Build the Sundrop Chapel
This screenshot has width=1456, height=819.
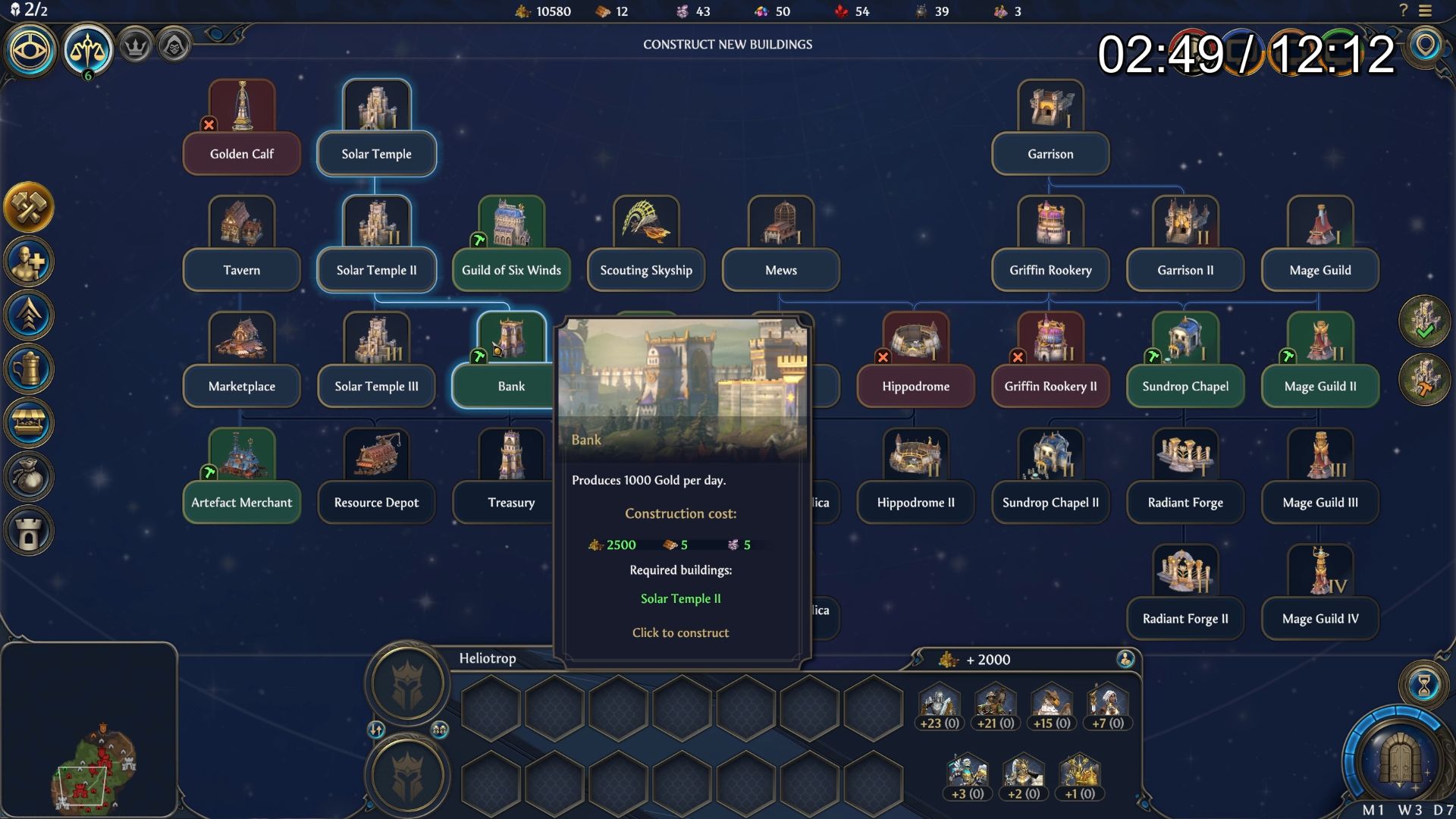[1185, 386]
